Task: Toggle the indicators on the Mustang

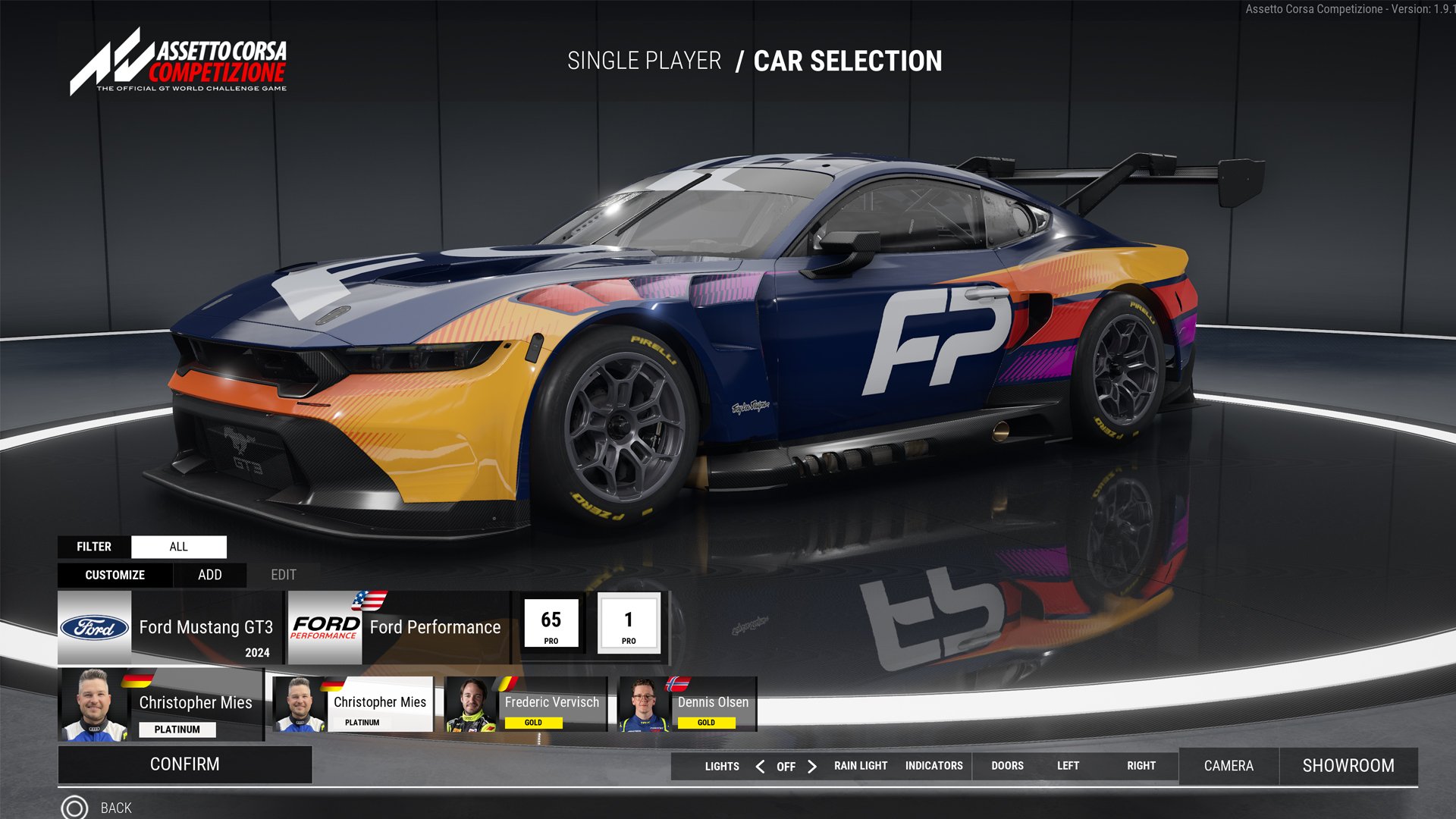Action: (934, 766)
